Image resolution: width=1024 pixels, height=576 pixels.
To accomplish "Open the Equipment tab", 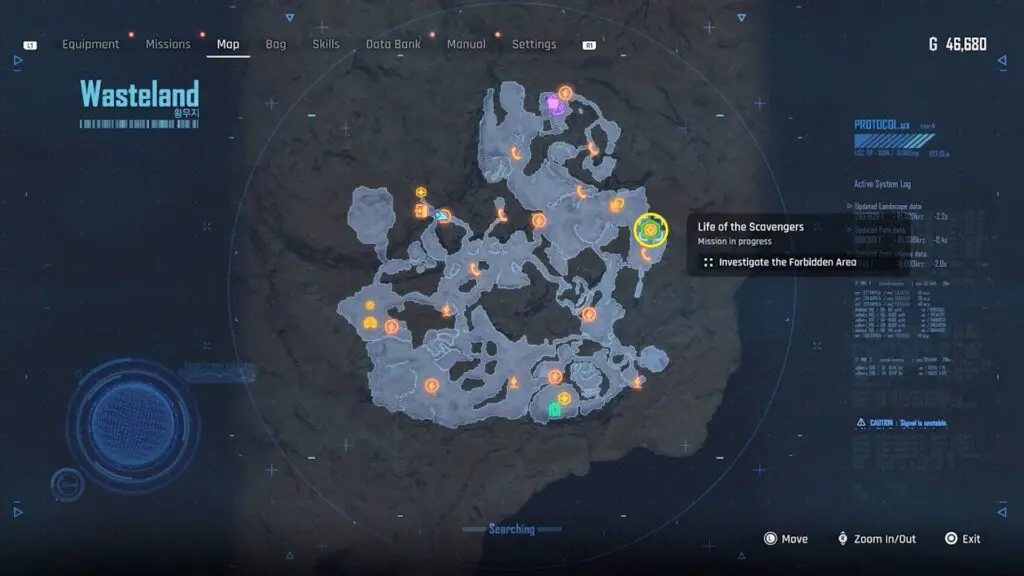I will tap(90, 44).
